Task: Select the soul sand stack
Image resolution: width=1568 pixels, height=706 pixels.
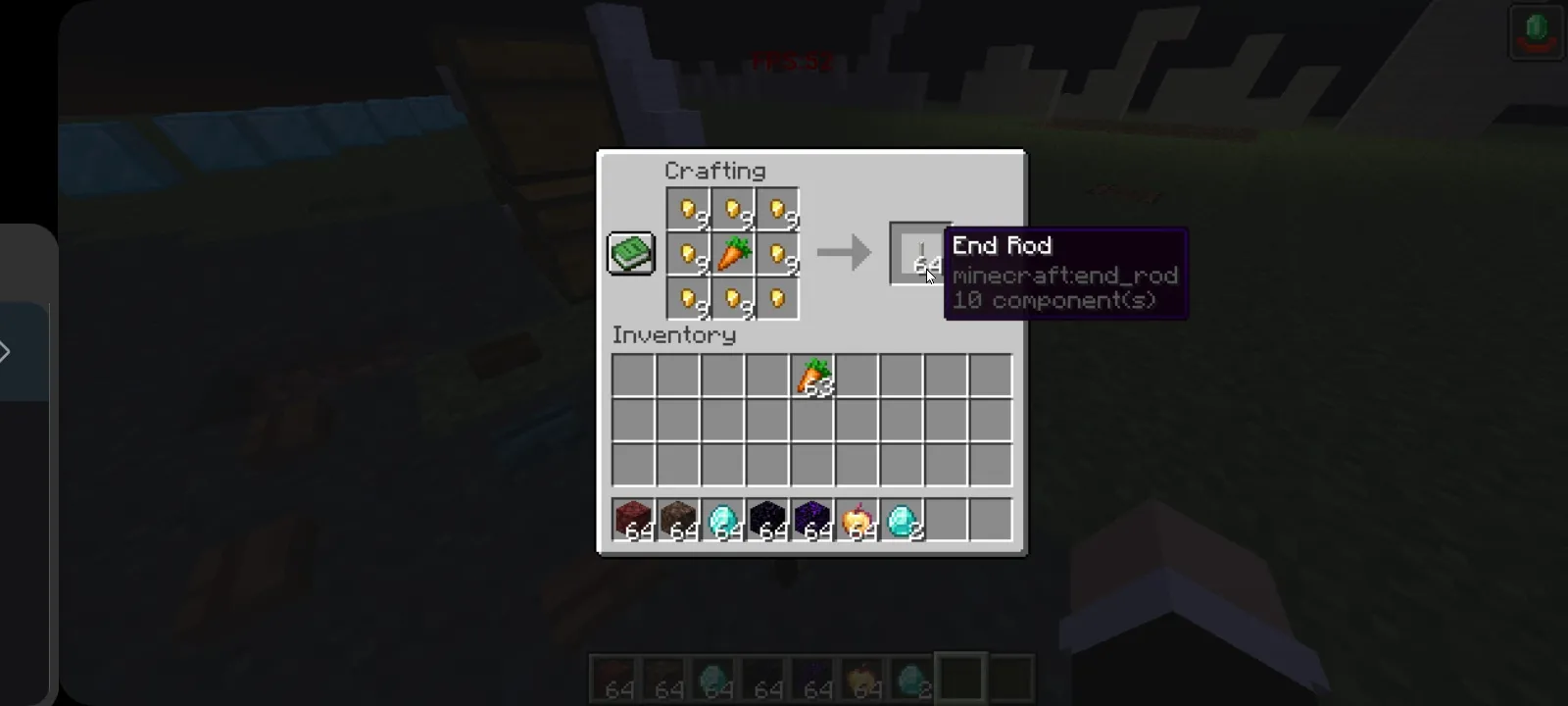Action: pyautogui.click(x=678, y=521)
